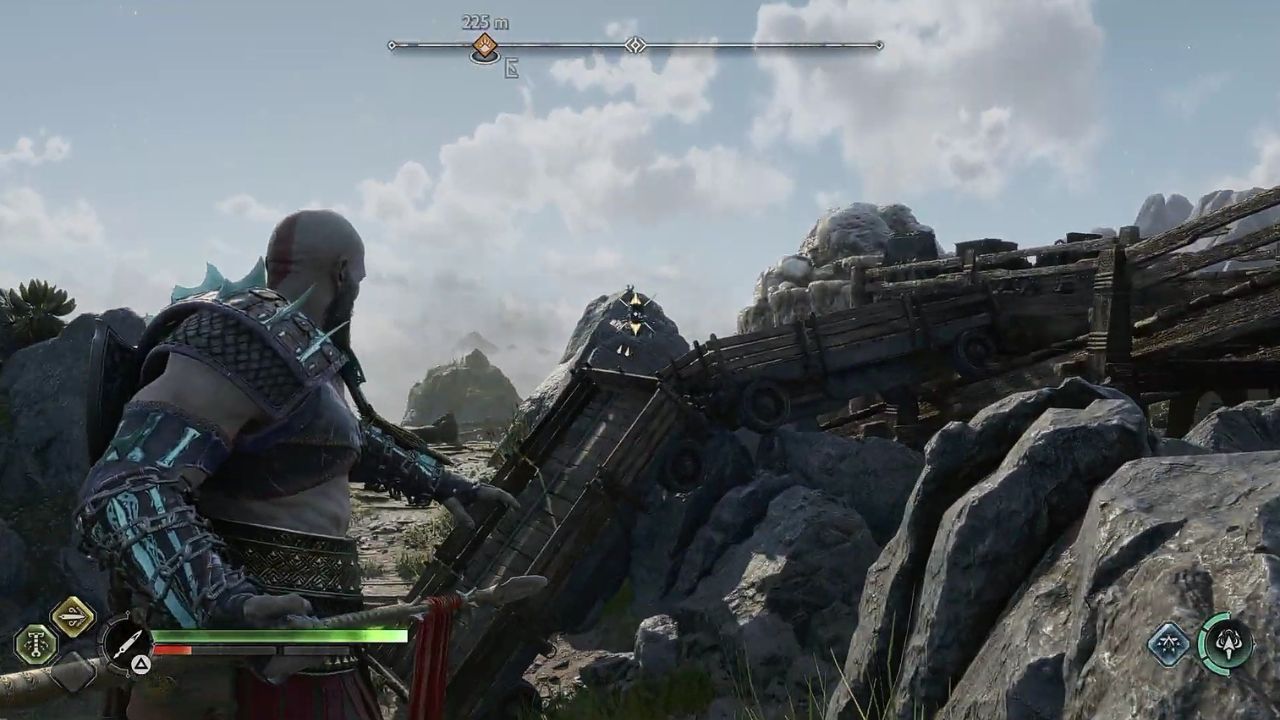Click the red rage meter segment
Screen dimensions: 1280x720
[173, 650]
